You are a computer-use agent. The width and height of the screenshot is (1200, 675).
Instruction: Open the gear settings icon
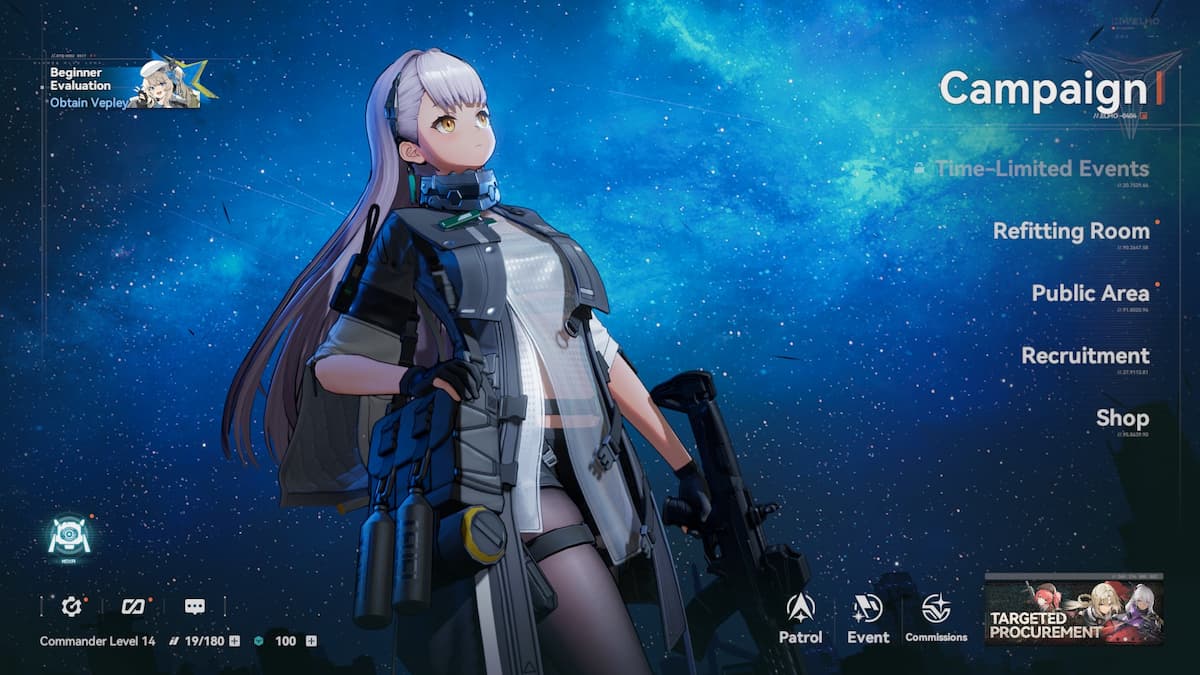click(x=71, y=606)
